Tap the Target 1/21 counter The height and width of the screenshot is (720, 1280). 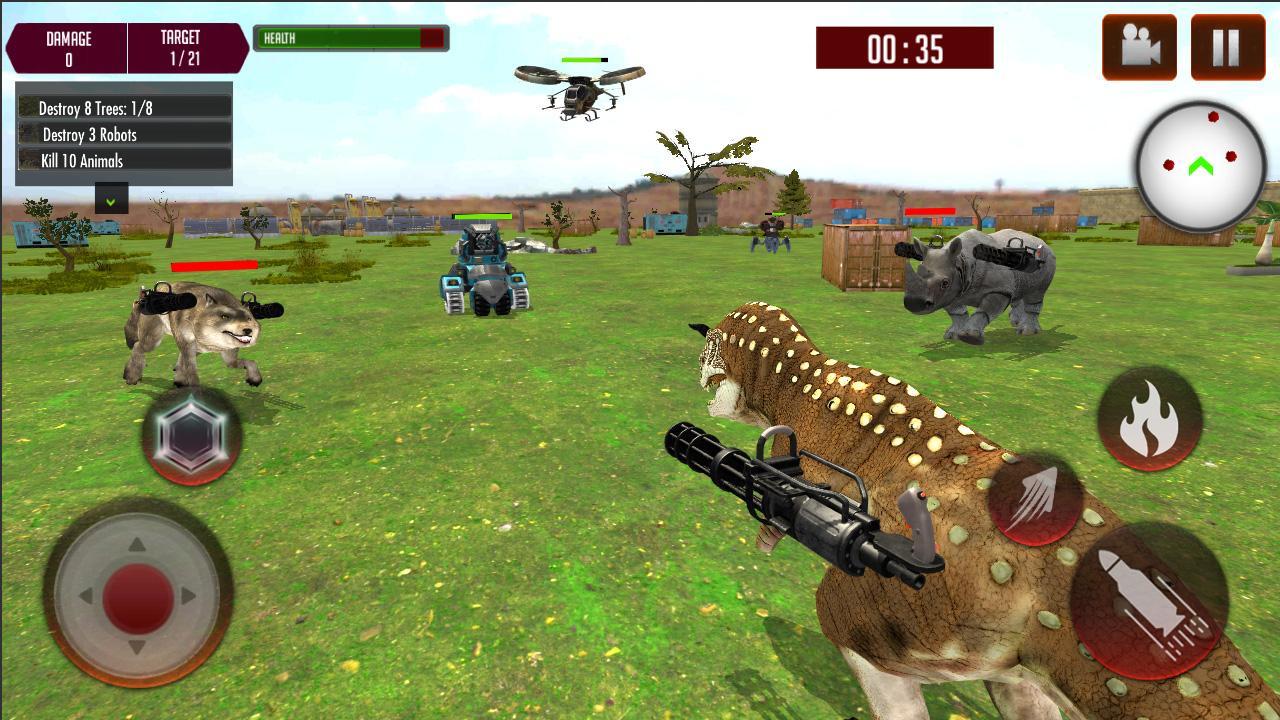(x=180, y=44)
